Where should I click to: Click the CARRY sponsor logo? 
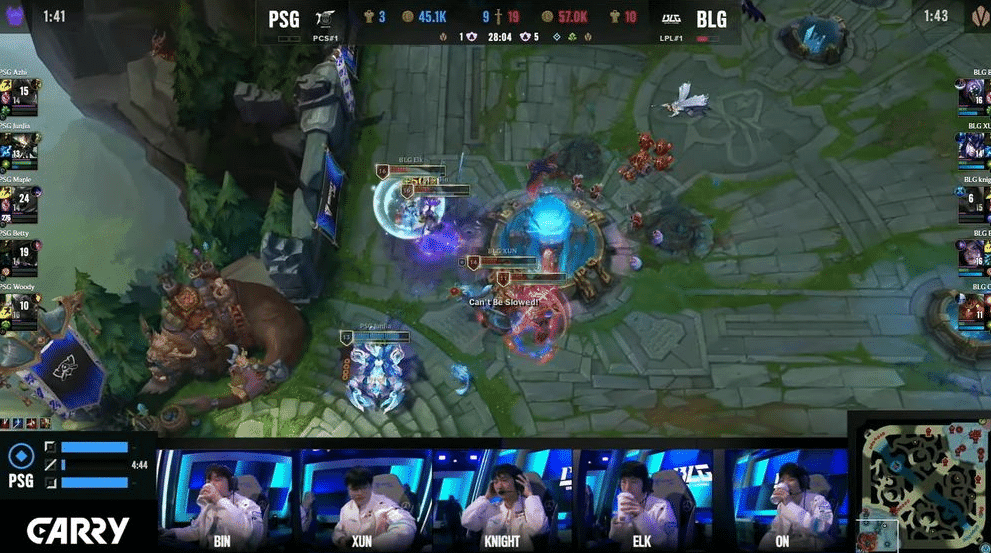pyautogui.click(x=77, y=529)
